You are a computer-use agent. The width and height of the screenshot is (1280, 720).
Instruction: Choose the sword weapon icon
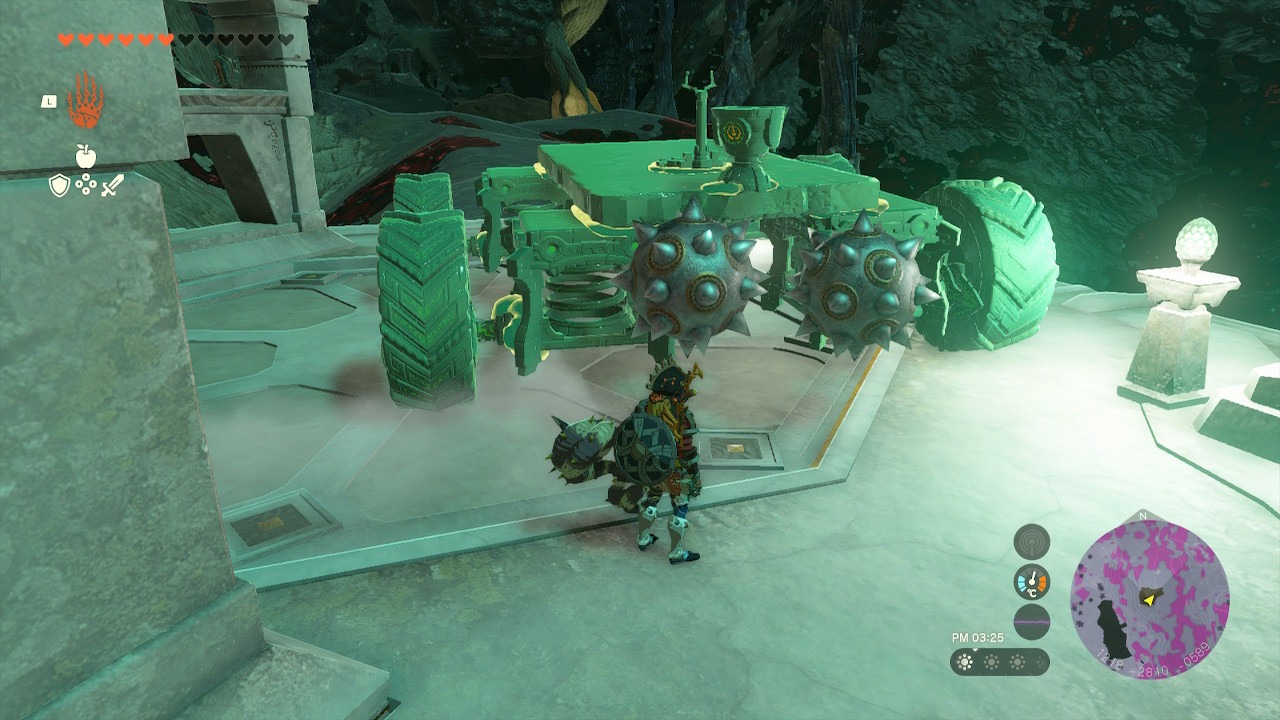112,185
